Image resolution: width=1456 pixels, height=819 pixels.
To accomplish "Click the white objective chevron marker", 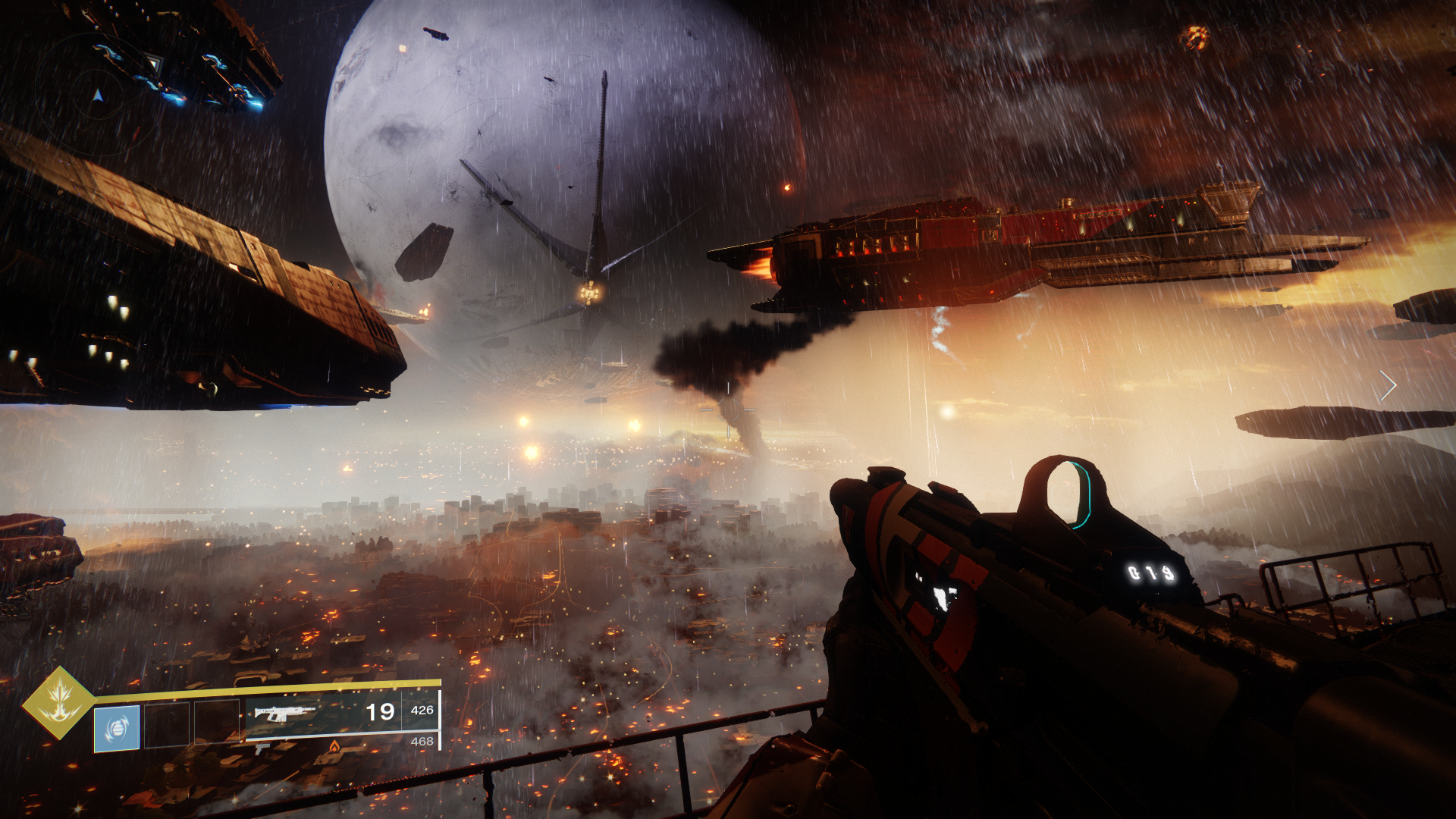I will click(1388, 386).
